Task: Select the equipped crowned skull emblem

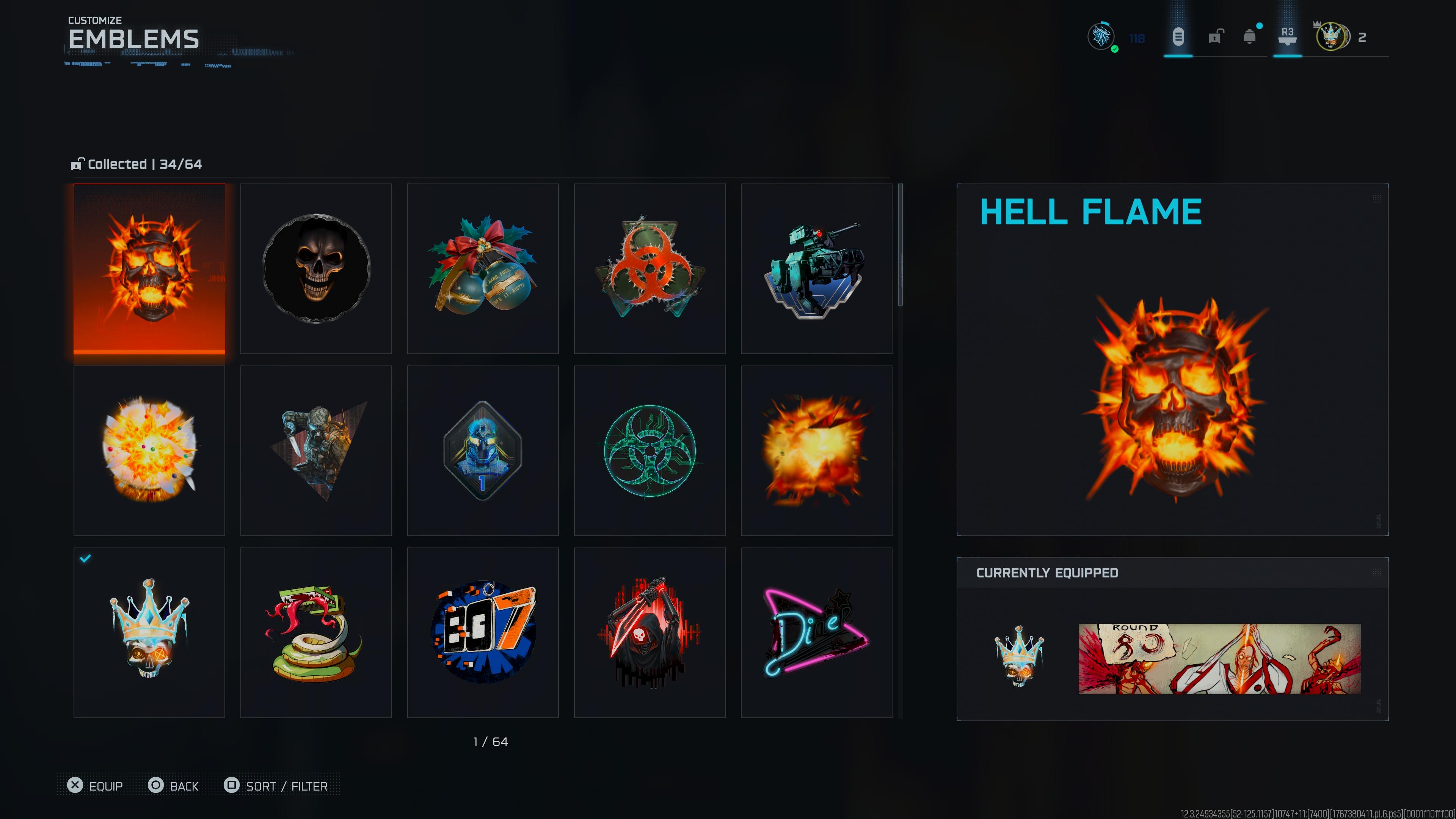Action: coord(149,632)
